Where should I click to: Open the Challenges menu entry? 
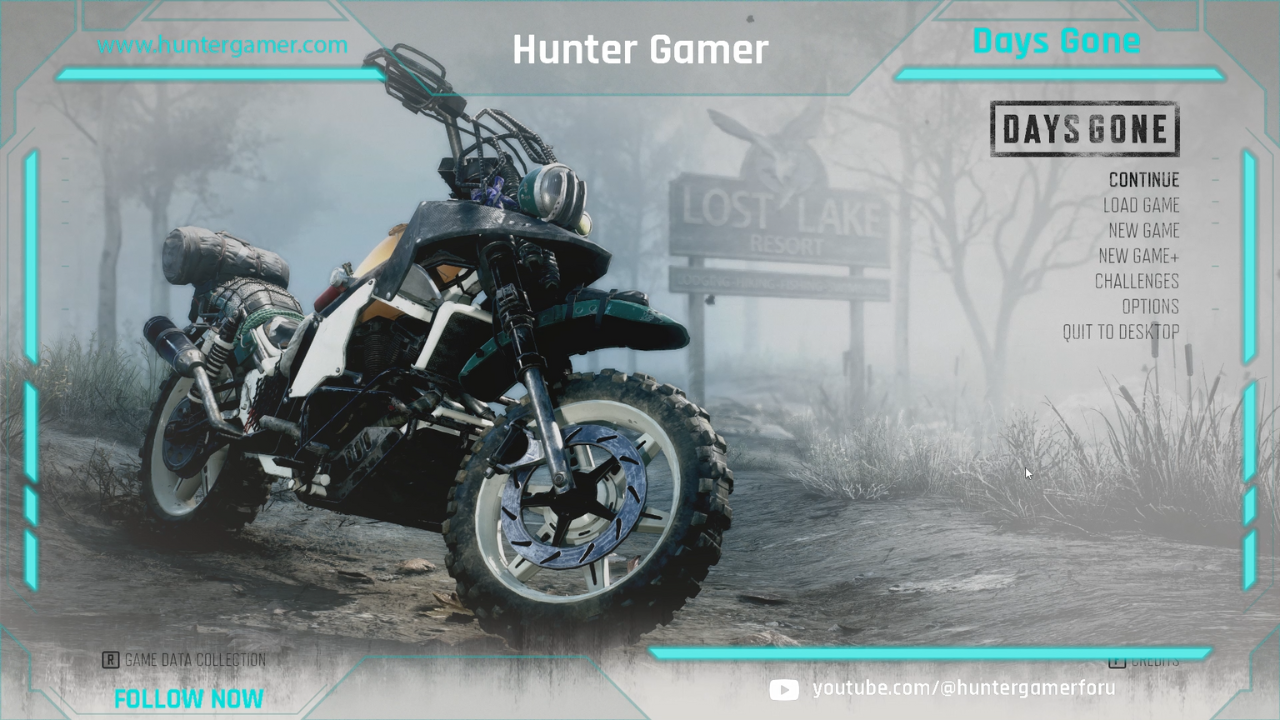pyautogui.click(x=1137, y=281)
